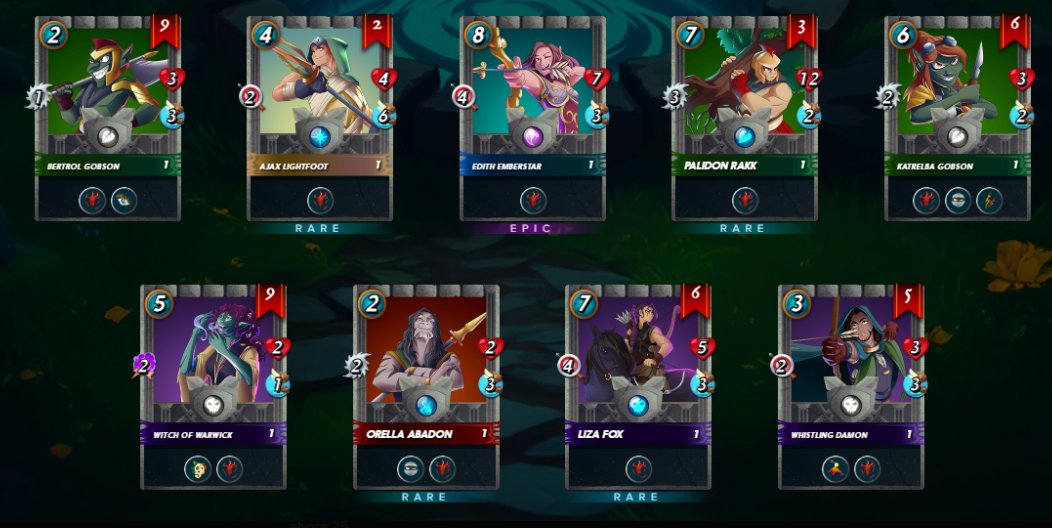Select the Witch of Warwick card
The image size is (1052, 528).
(x=214, y=387)
